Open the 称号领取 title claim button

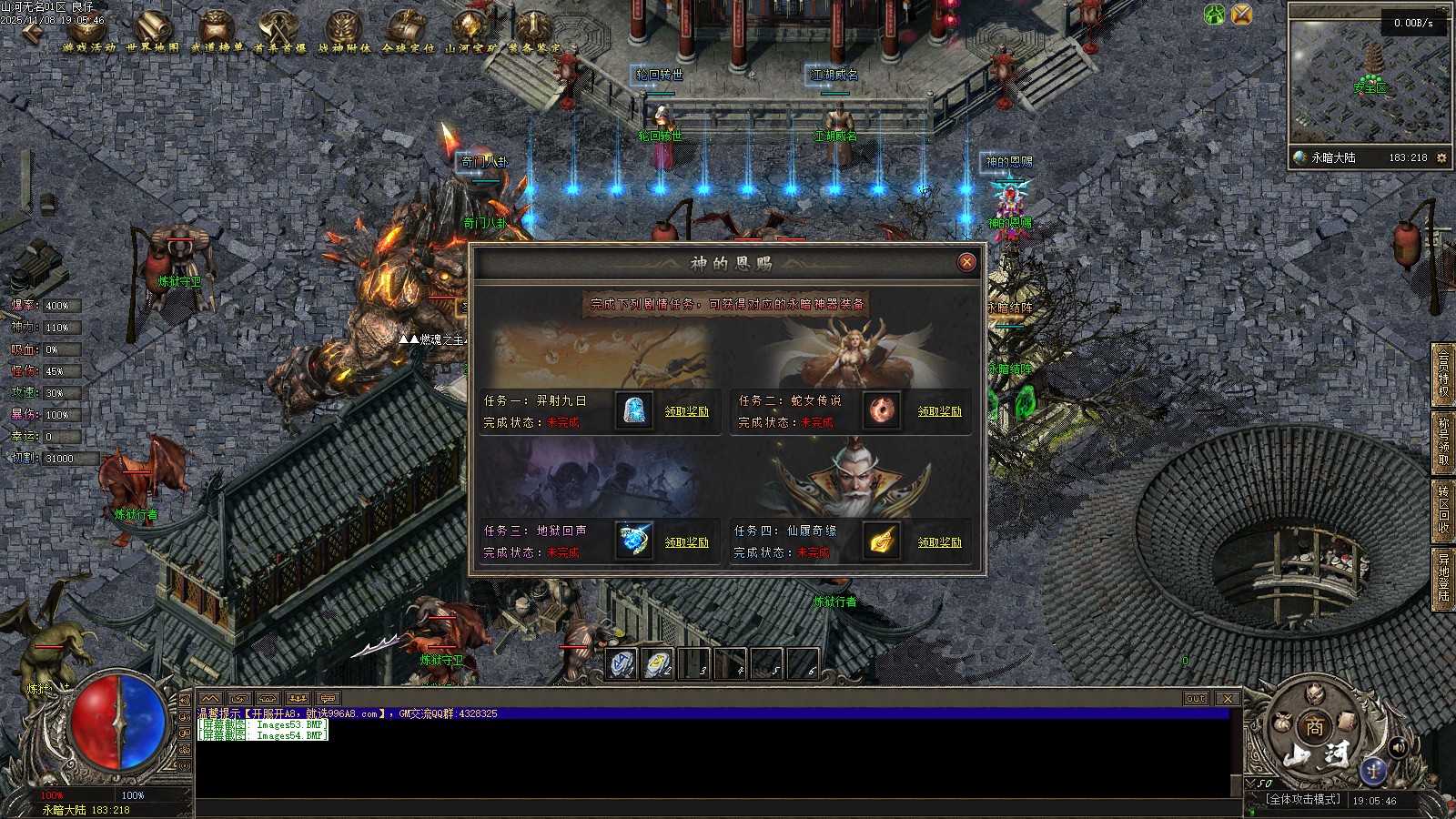pyautogui.click(x=1443, y=441)
